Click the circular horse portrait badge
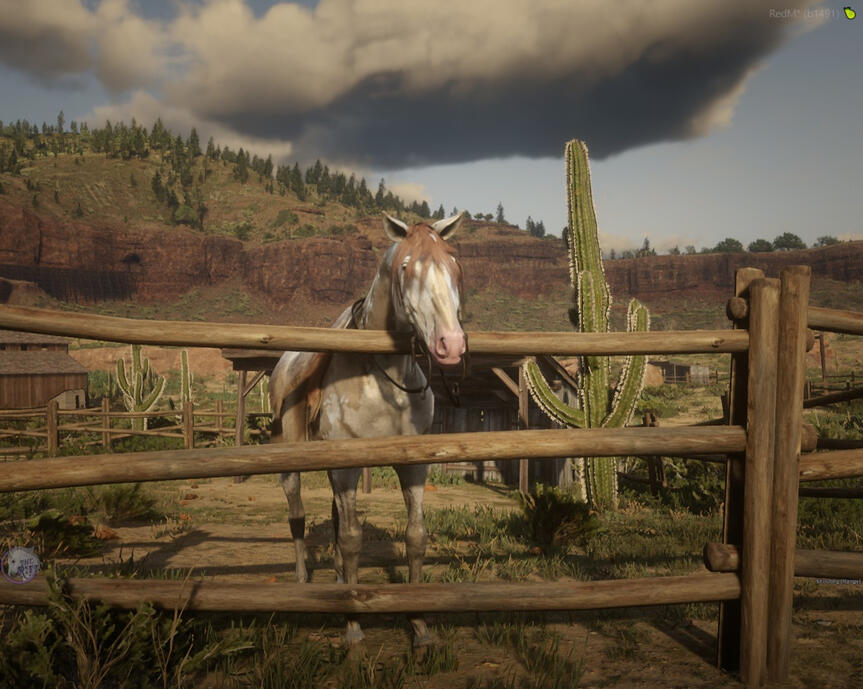Viewport: 863px width, 689px height. pos(20,565)
